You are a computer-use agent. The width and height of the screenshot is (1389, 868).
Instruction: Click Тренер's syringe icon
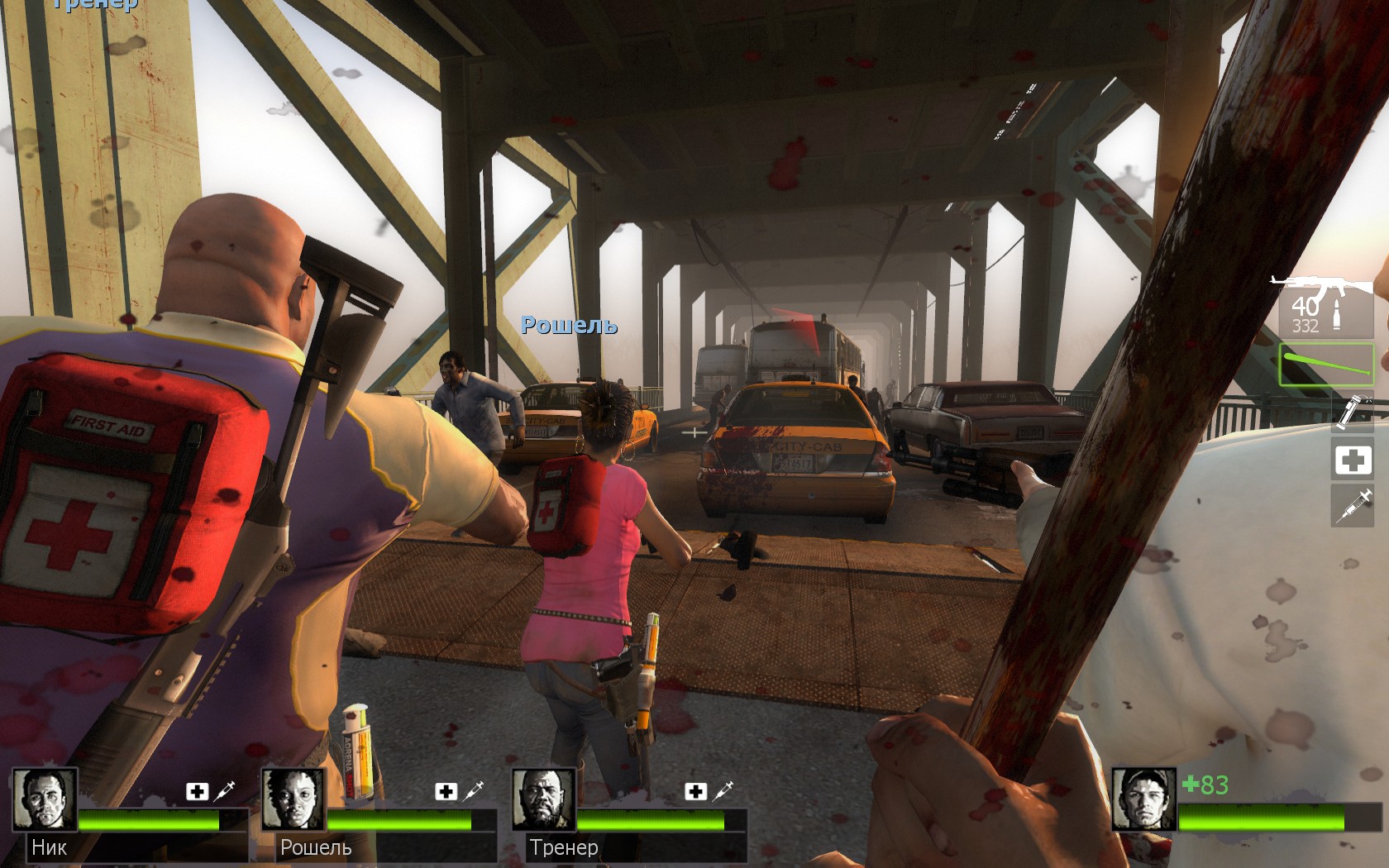click(x=723, y=791)
